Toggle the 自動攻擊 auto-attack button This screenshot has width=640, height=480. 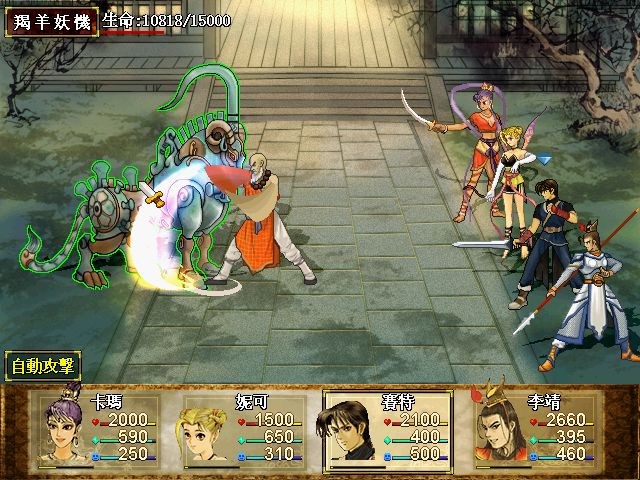(44, 366)
